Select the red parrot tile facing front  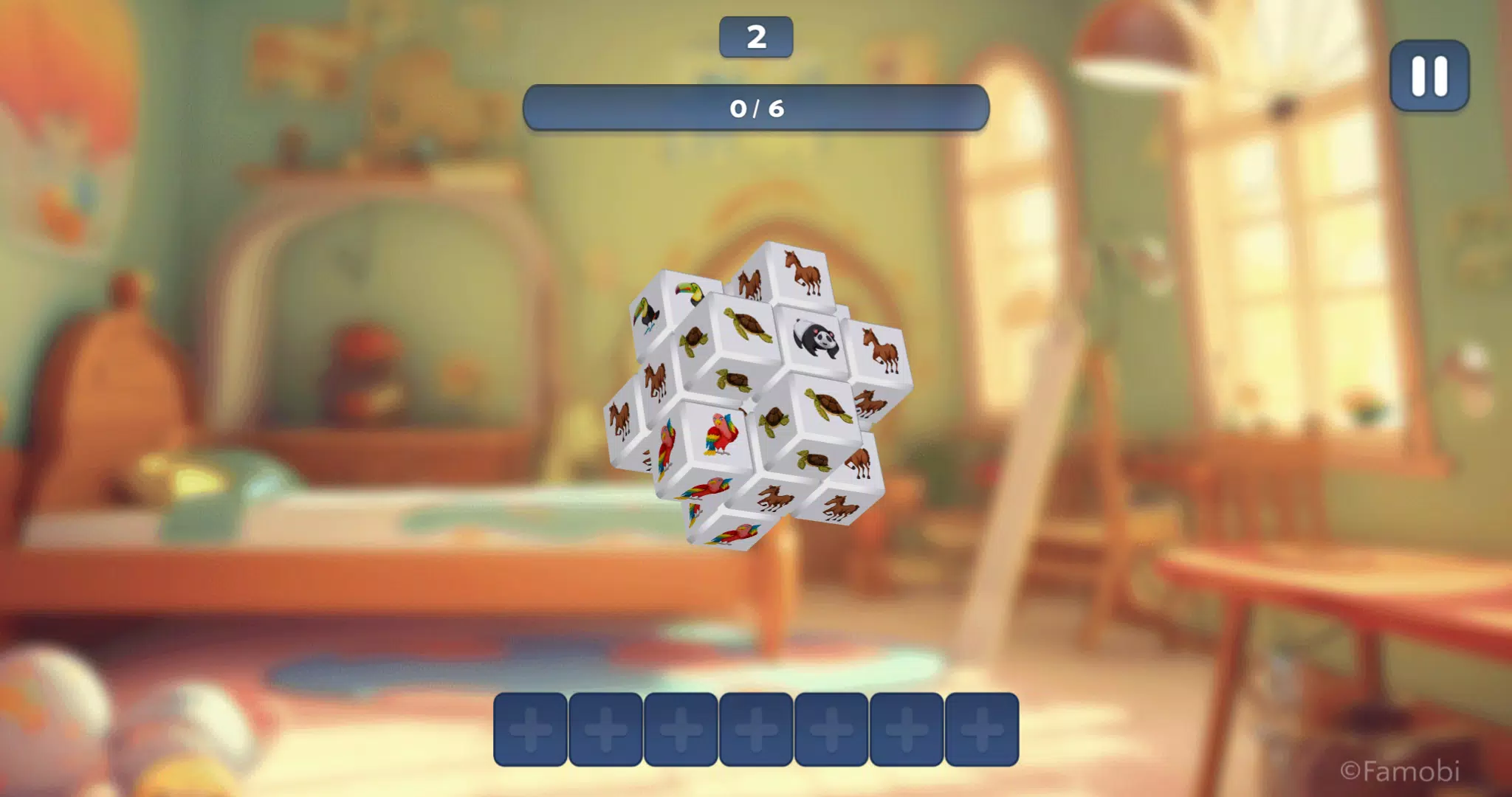pos(719,434)
